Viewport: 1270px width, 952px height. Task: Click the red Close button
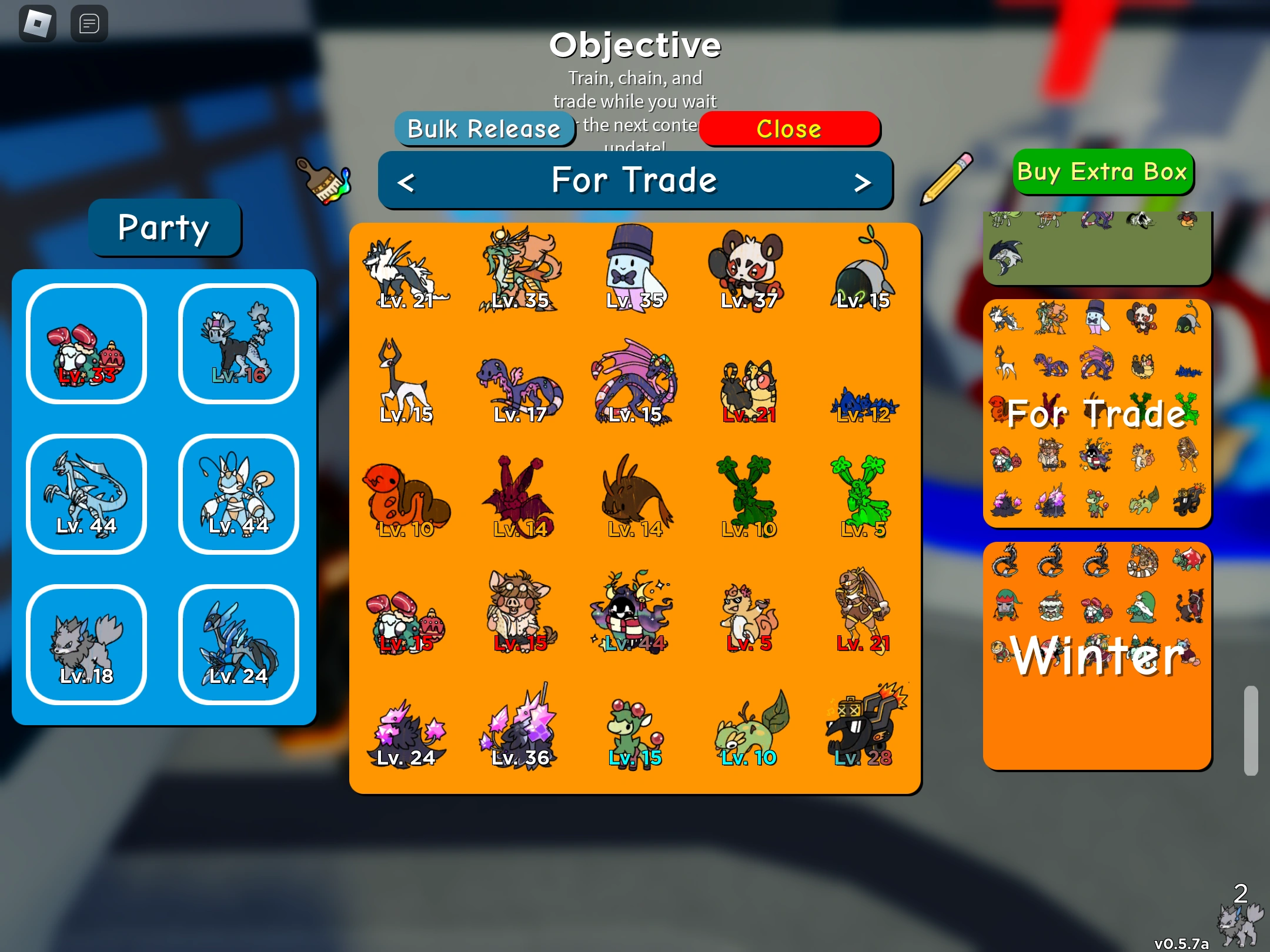coord(790,129)
